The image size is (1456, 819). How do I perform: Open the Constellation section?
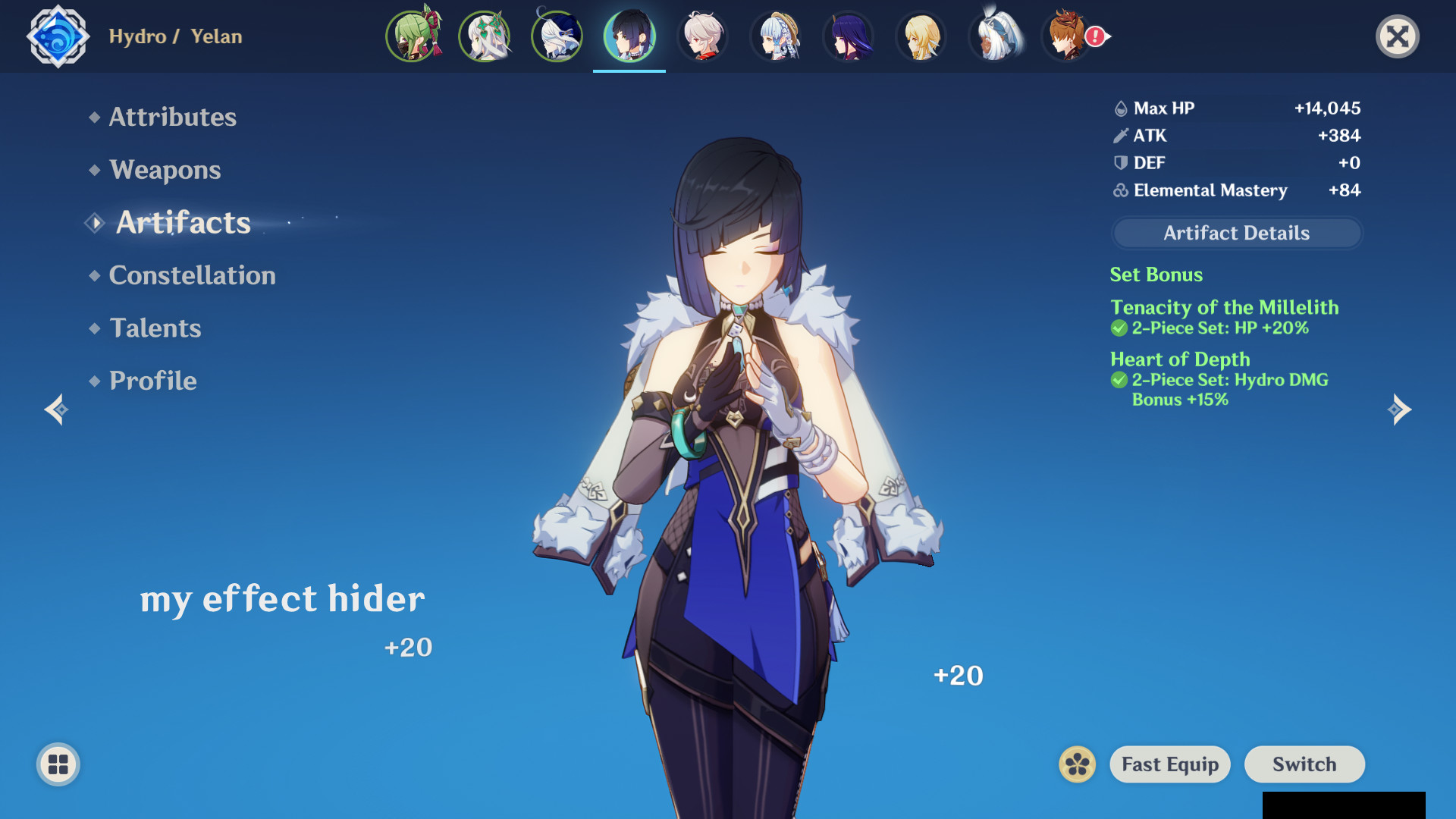click(192, 275)
